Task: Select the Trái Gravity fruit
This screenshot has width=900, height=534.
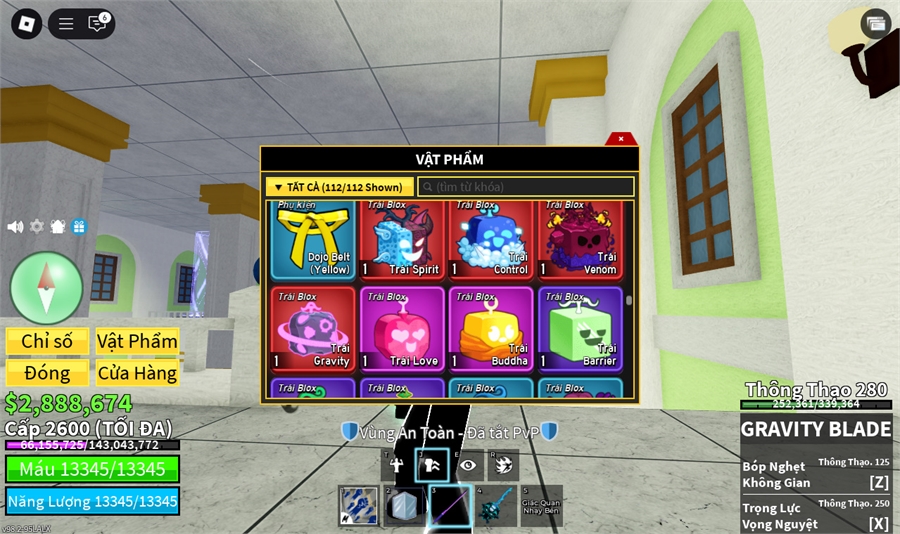Action: pyautogui.click(x=311, y=329)
